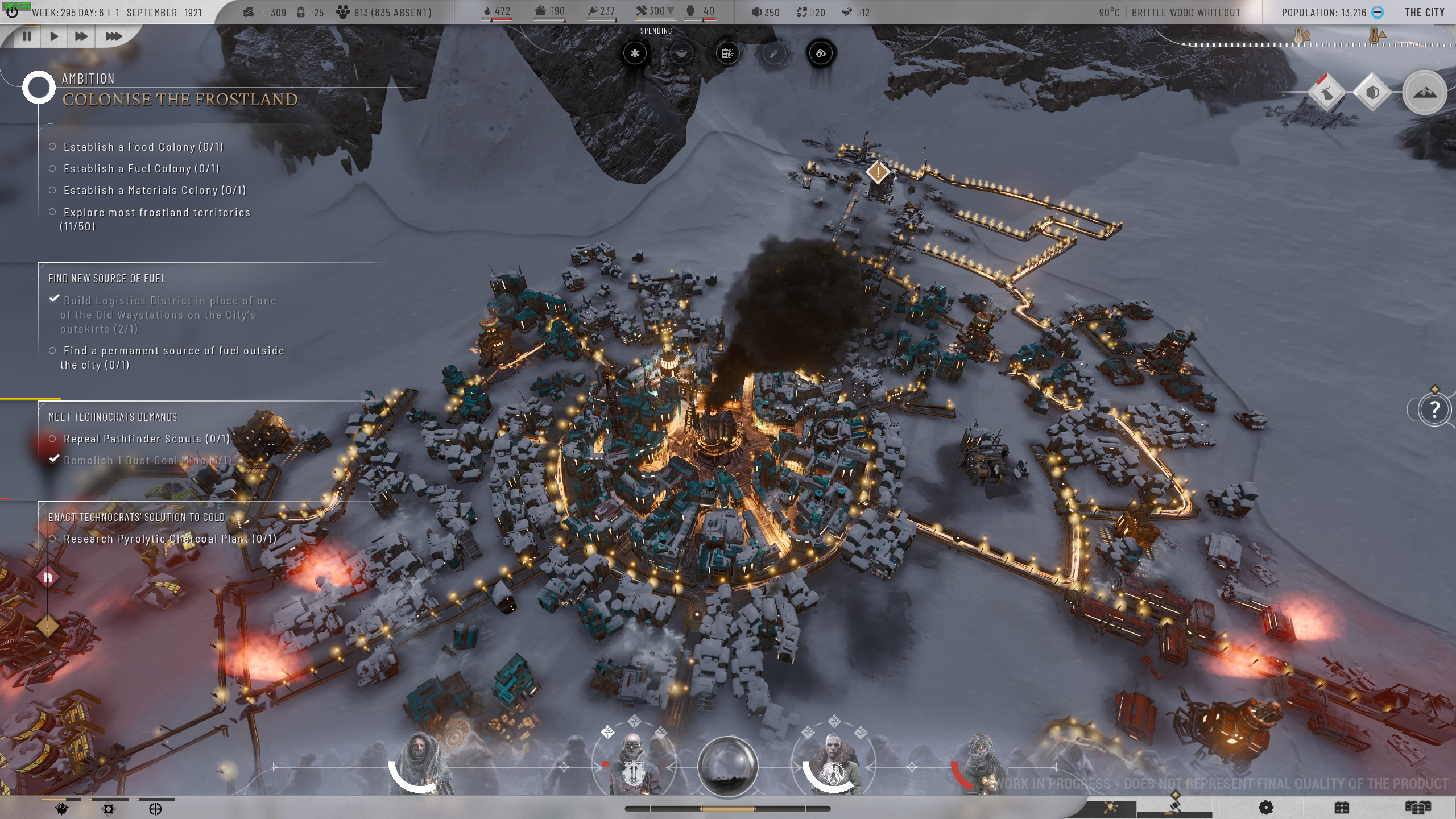1456x819 pixels.
Task: Expand the mountain diamond for Frostland view
Action: click(1425, 92)
